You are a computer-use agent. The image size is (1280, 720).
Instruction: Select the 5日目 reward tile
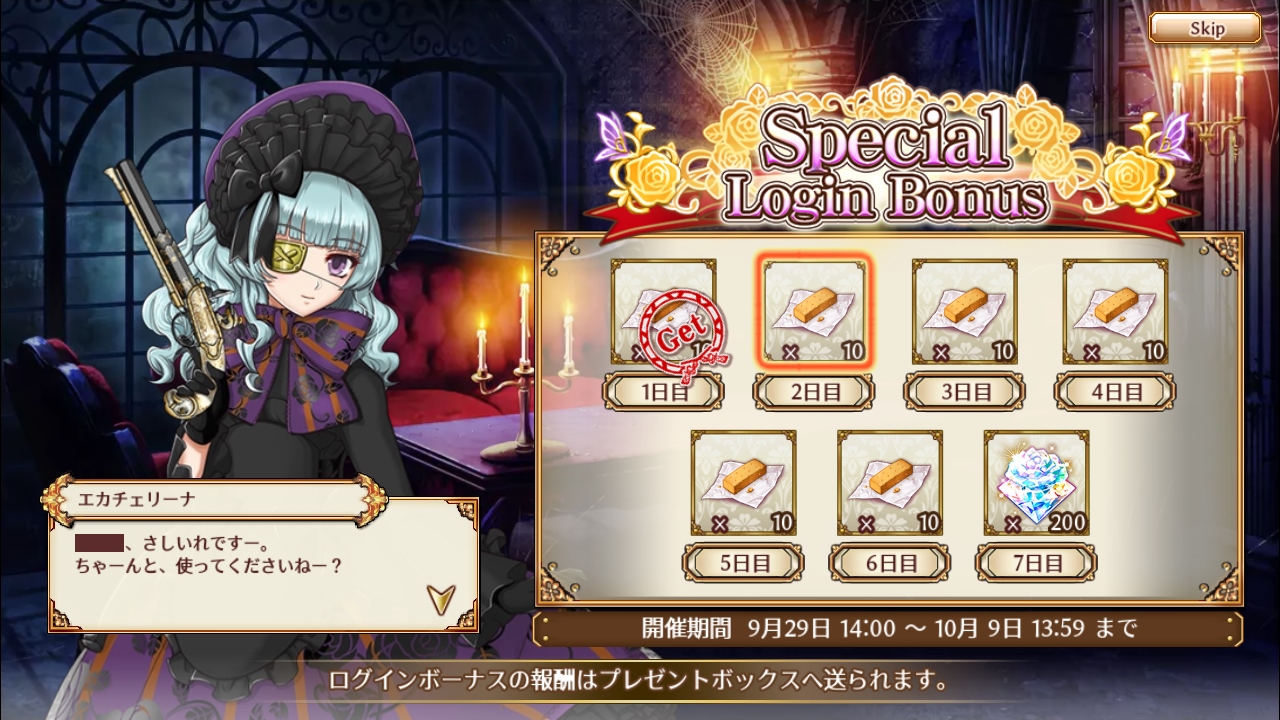pyautogui.click(x=743, y=483)
